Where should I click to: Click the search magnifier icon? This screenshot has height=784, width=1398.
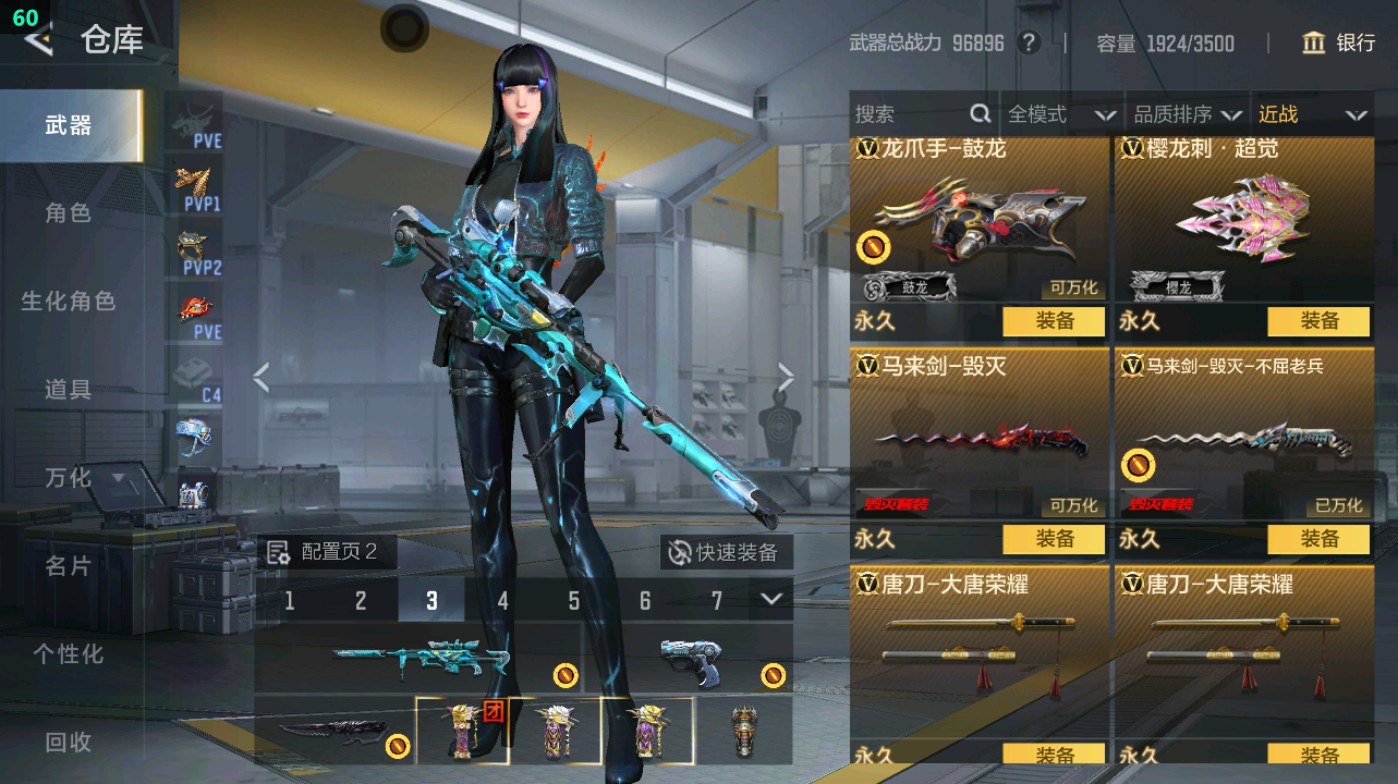981,114
